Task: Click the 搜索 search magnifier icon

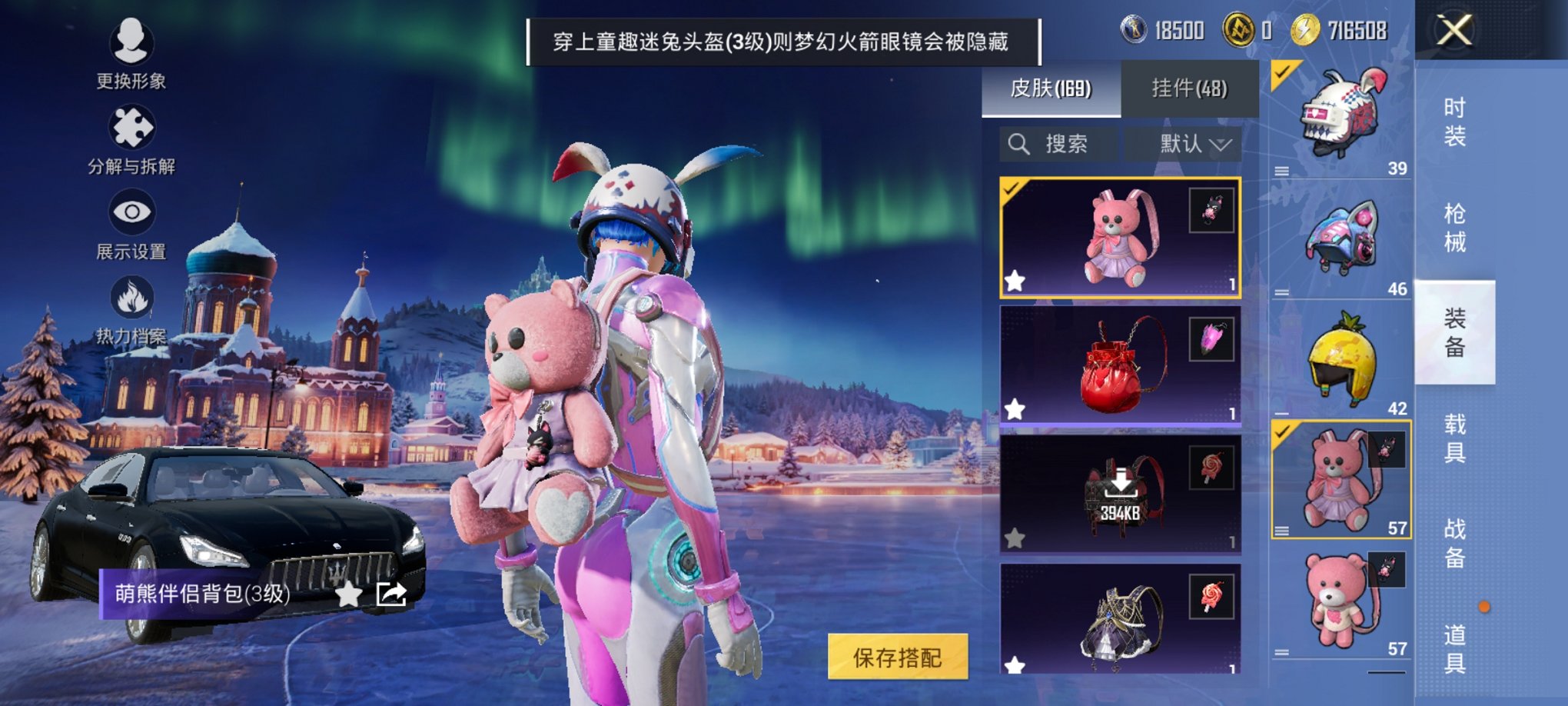Action: [x=1020, y=144]
